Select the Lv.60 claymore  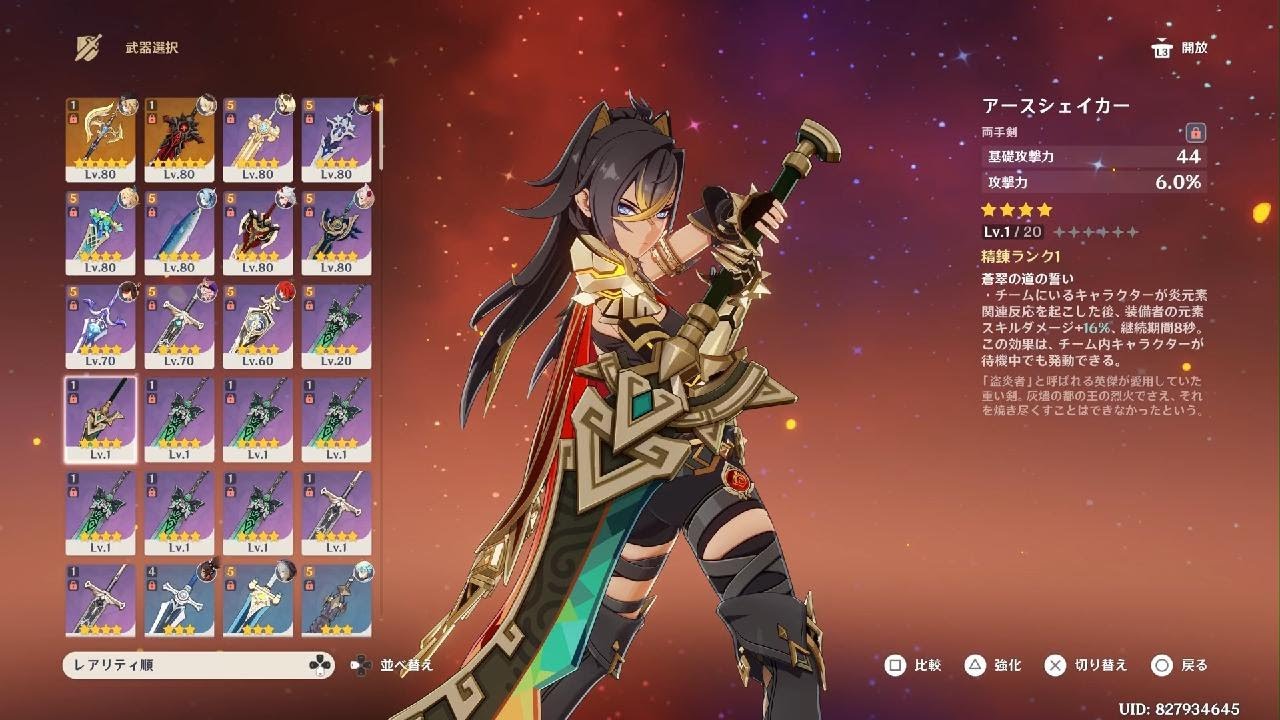(258, 326)
